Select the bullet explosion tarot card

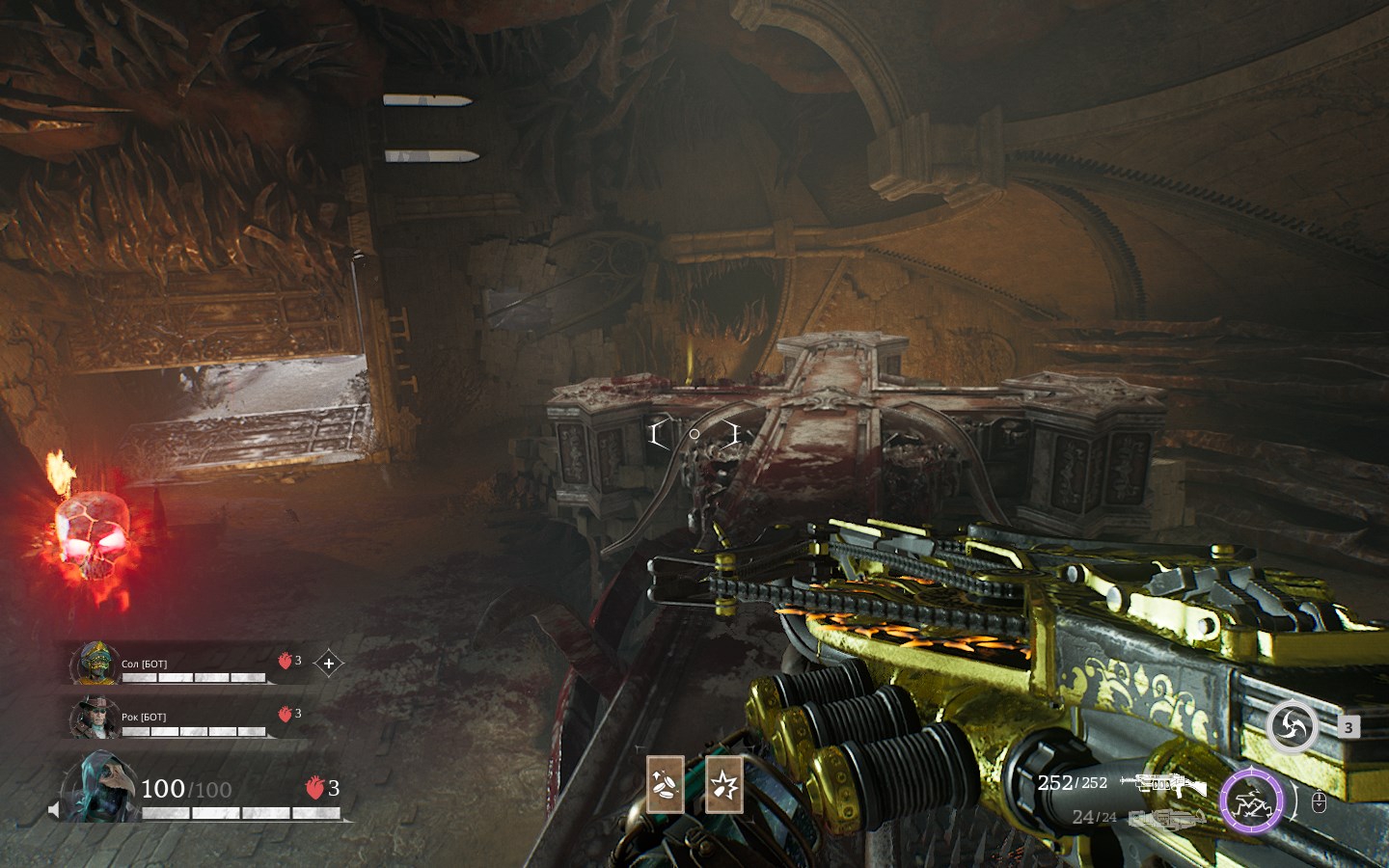723,784
